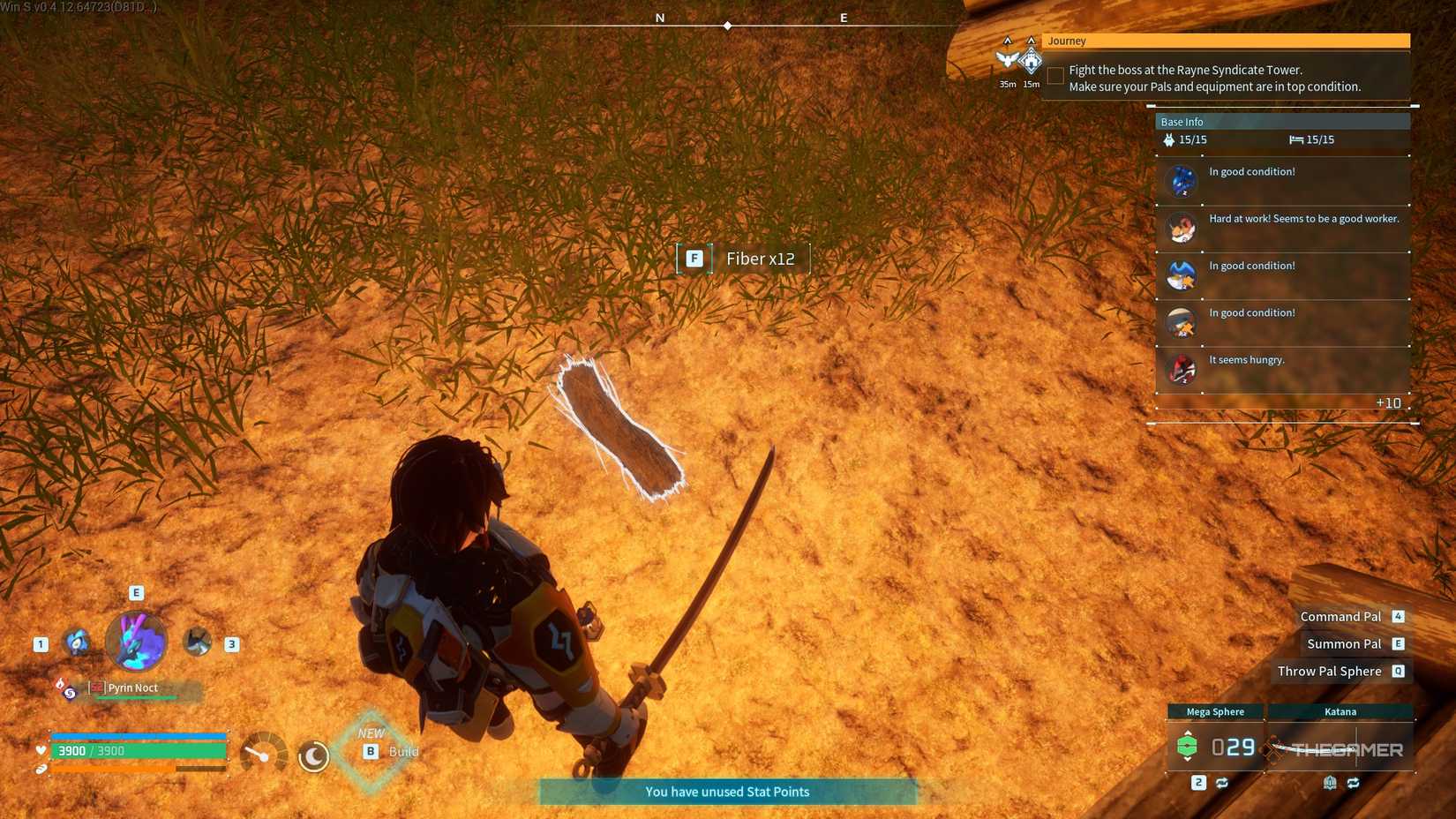1456x819 pixels.
Task: Select the 35m winged waypoint marker
Action: pyautogui.click(x=1007, y=60)
